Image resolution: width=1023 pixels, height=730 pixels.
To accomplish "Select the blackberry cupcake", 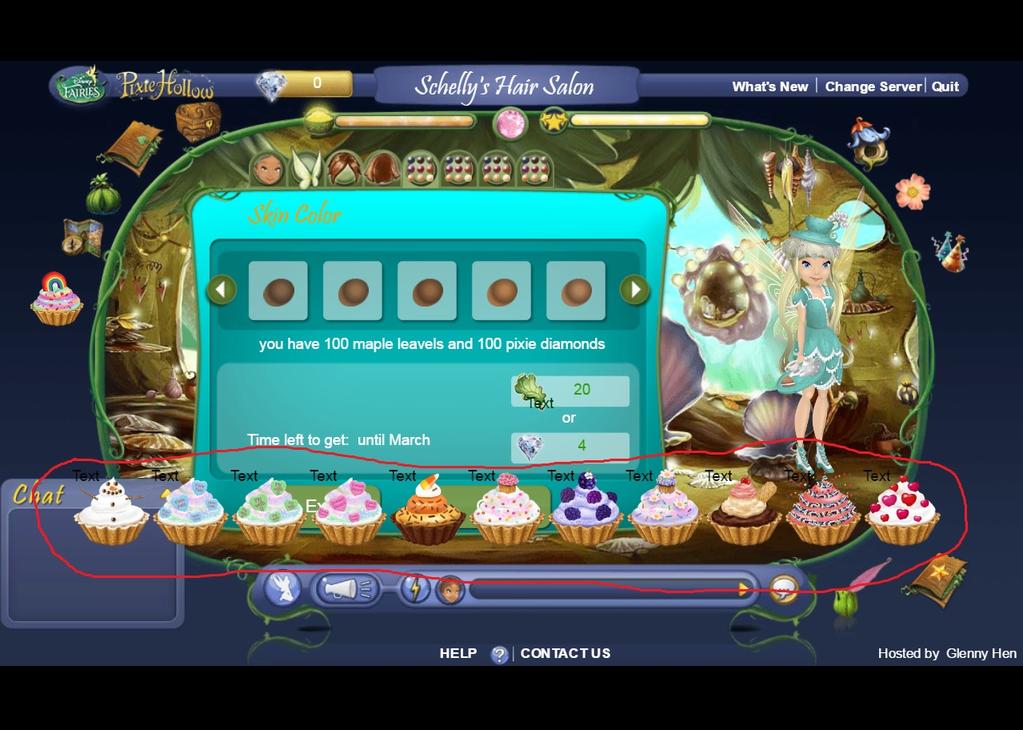I will click(586, 511).
